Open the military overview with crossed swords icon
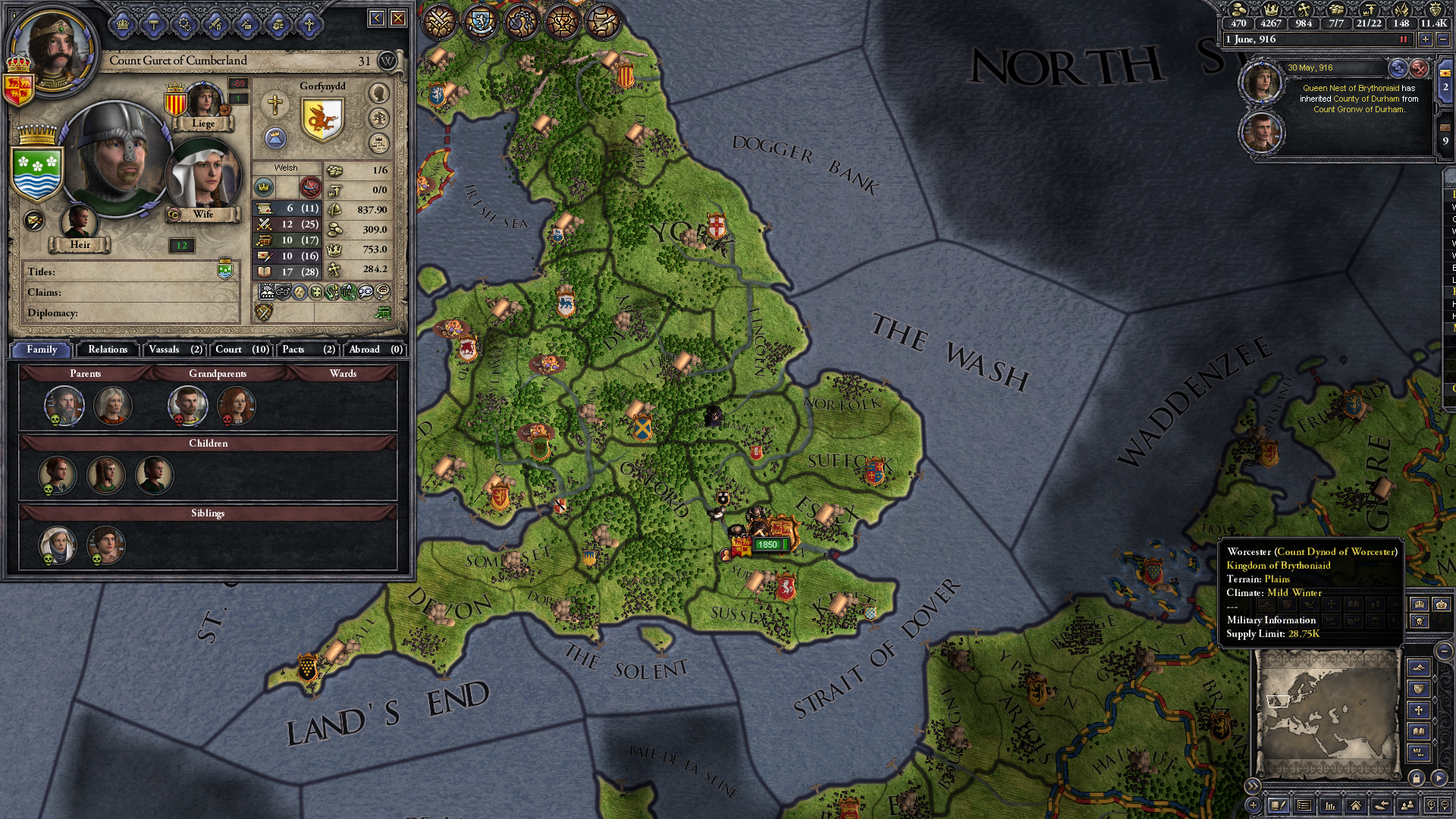This screenshot has height=819, width=1456. coord(438,23)
